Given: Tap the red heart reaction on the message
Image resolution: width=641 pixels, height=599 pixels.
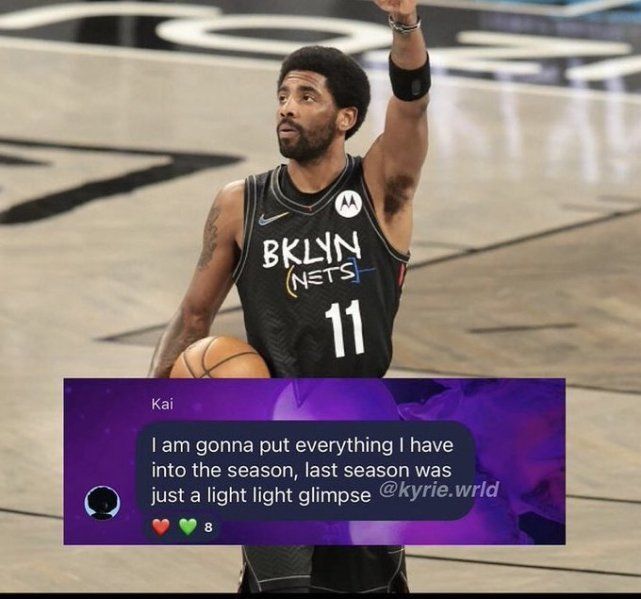Looking at the screenshot, I should coord(161,527).
